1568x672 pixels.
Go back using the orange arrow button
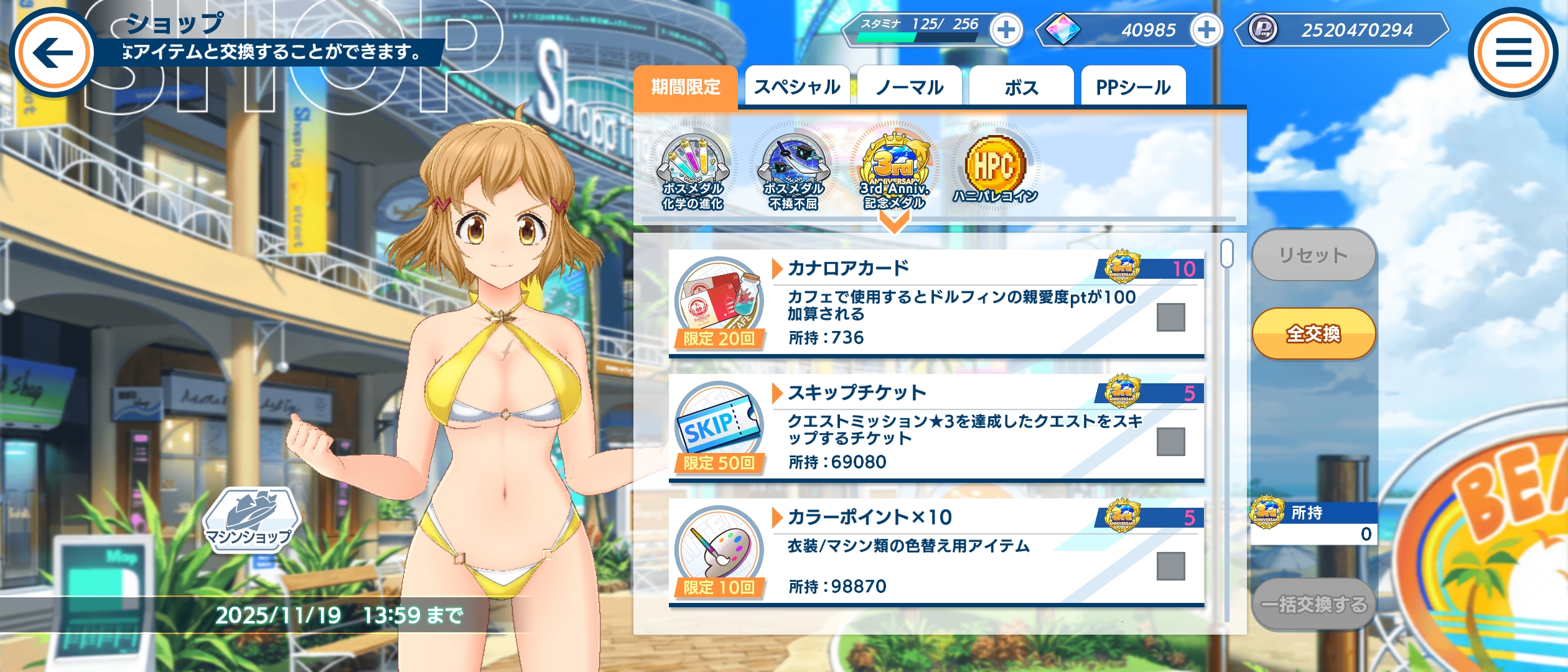click(53, 52)
